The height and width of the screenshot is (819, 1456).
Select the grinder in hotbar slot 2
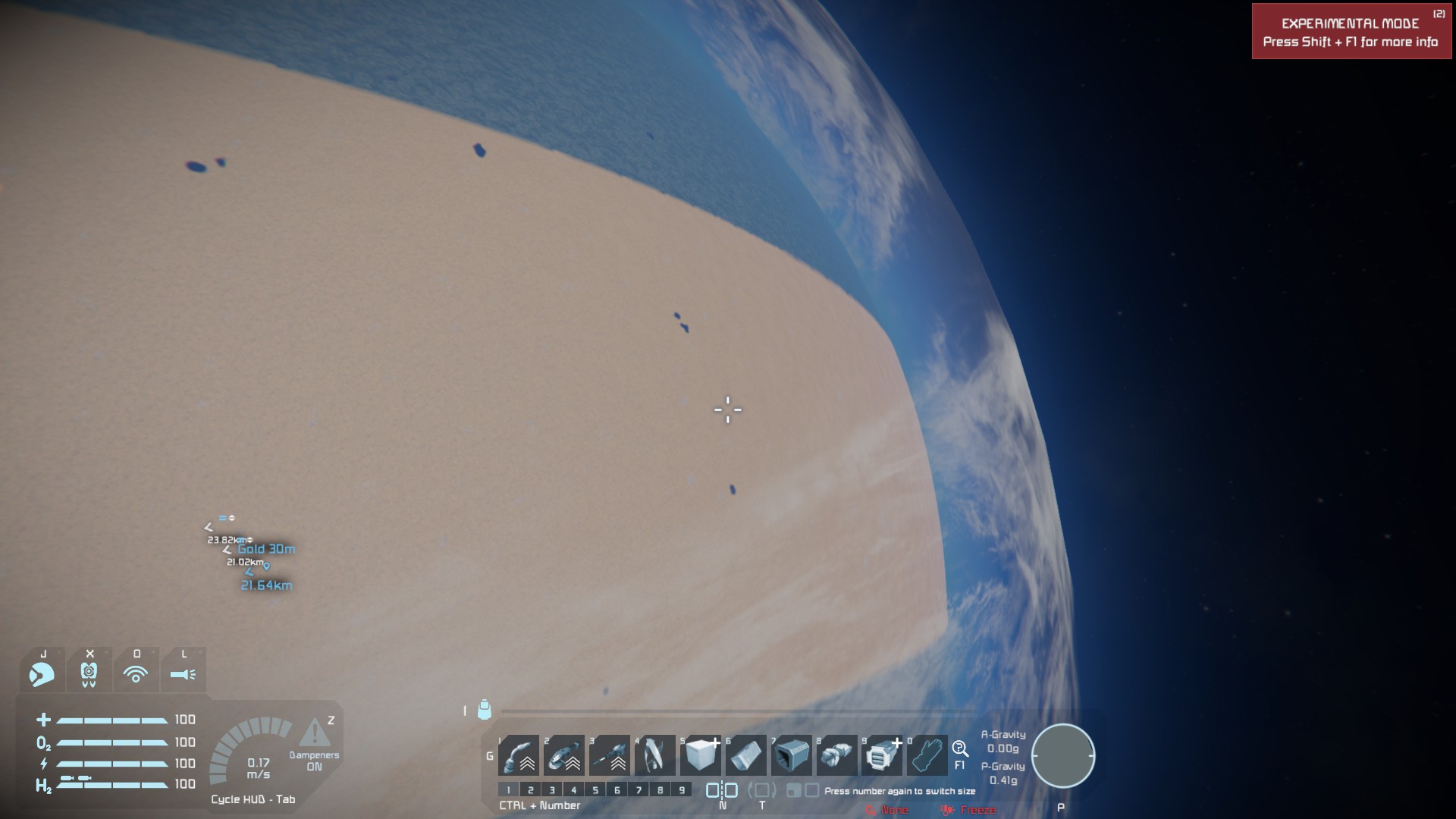(x=564, y=755)
